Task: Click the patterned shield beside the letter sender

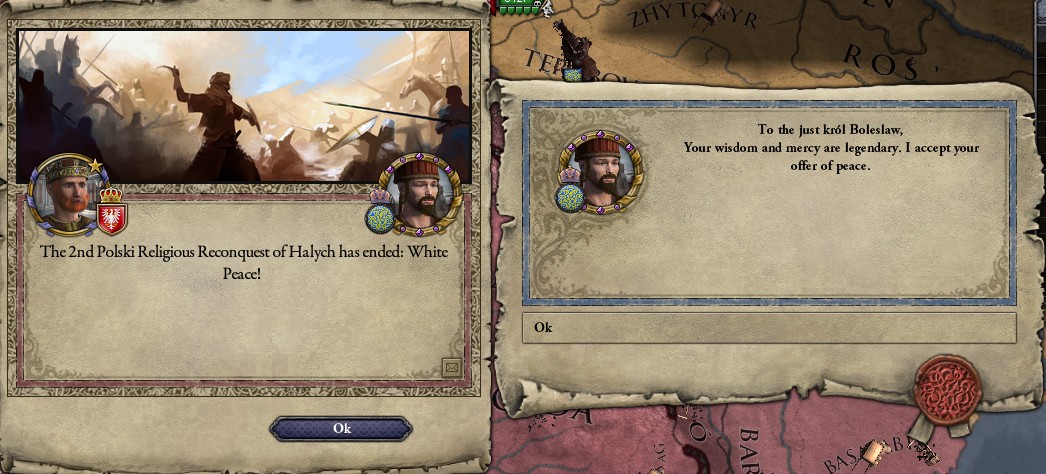Action: (x=571, y=195)
